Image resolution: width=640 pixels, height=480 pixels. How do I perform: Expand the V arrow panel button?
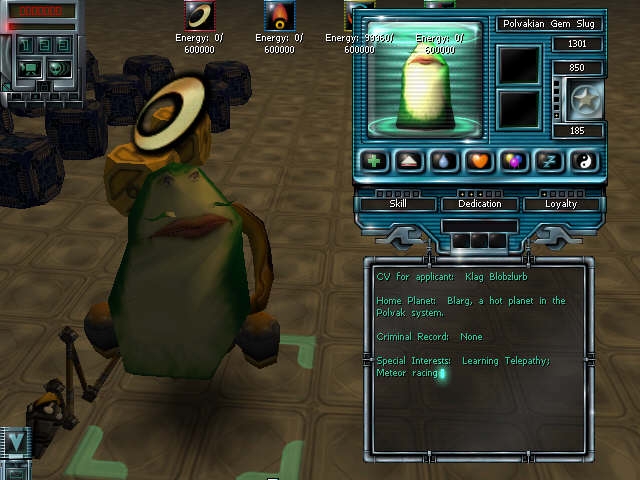(14, 441)
